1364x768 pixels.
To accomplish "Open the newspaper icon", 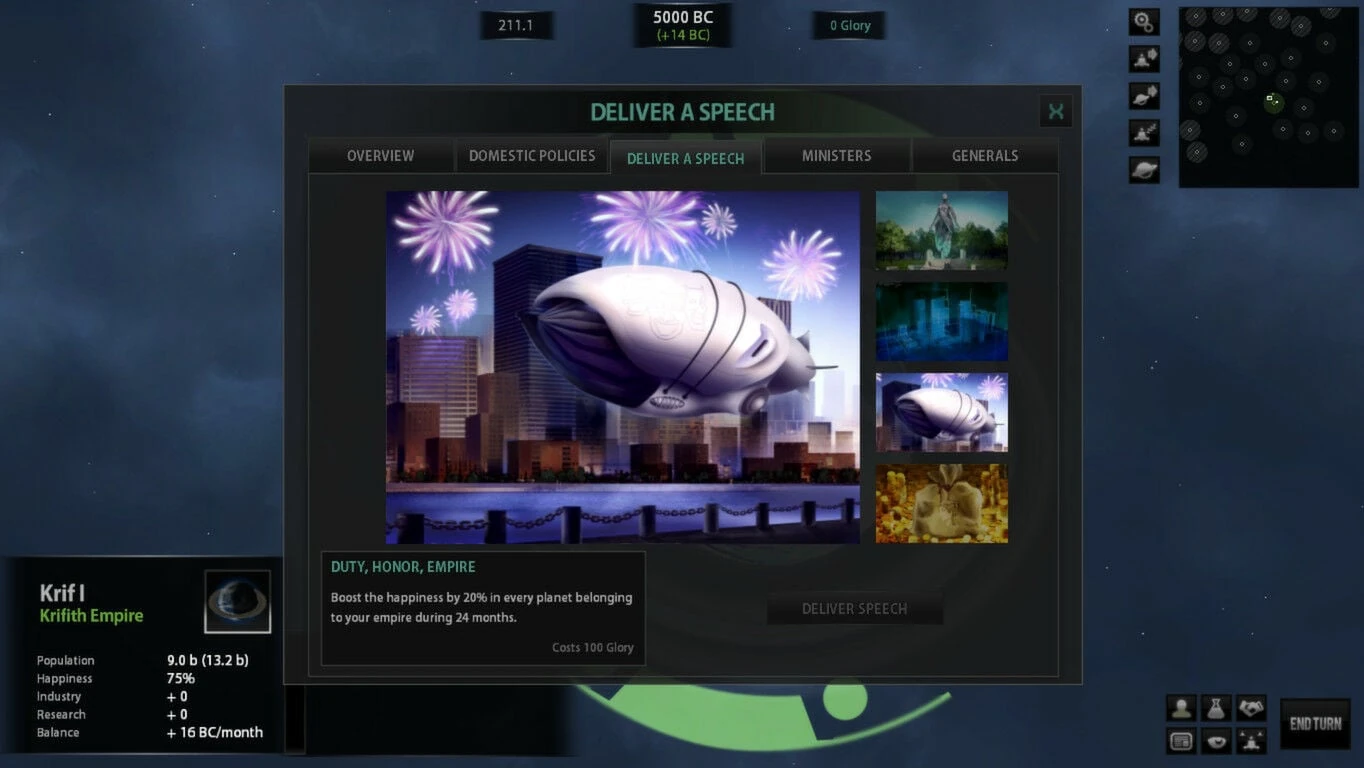I will tap(1181, 742).
